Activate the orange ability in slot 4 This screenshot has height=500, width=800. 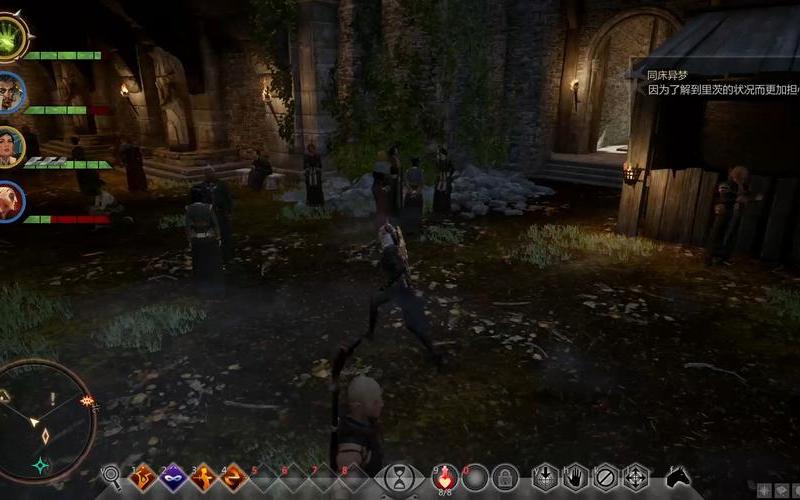click(x=233, y=477)
